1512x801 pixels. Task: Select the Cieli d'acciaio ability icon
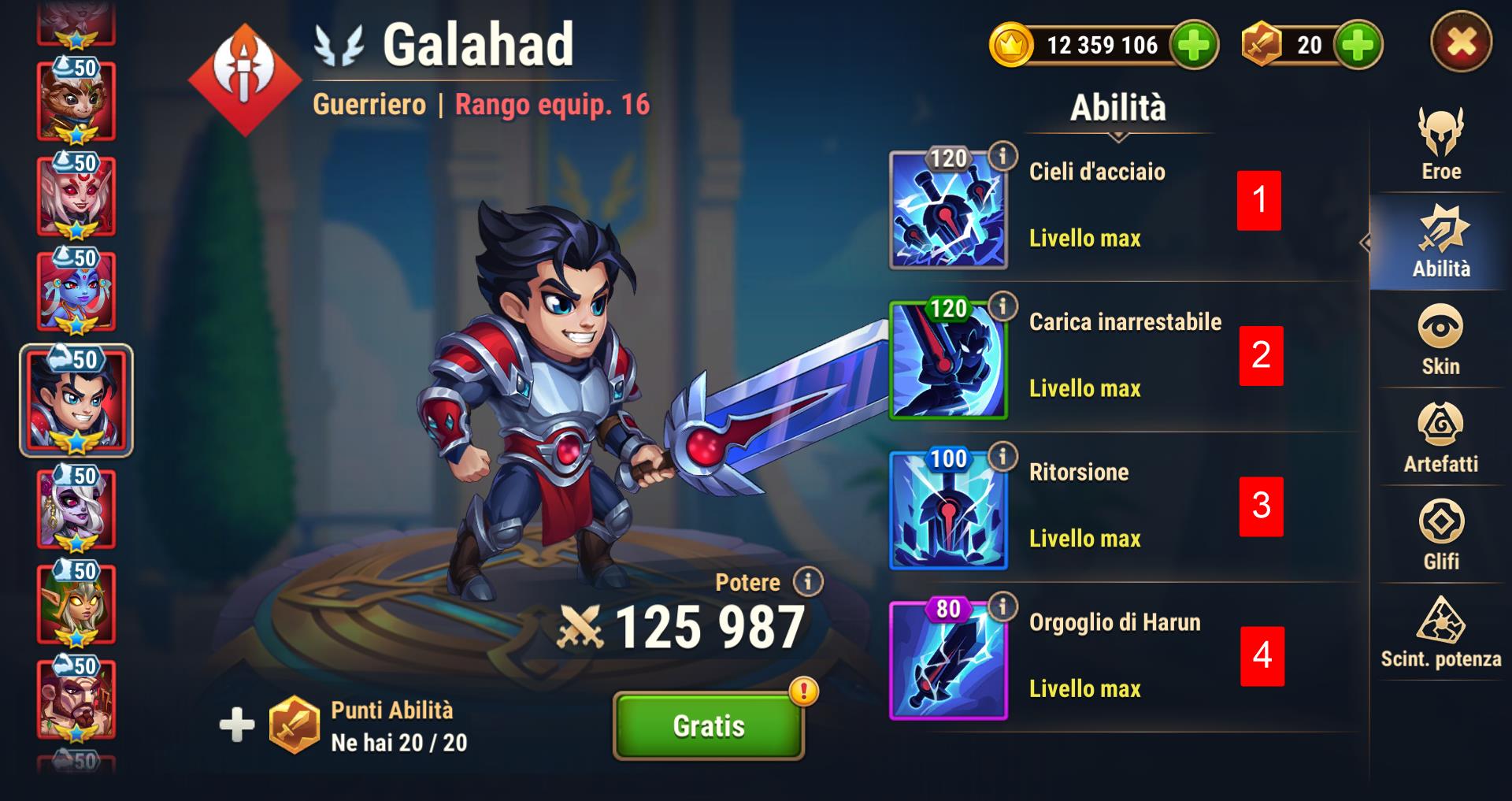tap(949, 213)
